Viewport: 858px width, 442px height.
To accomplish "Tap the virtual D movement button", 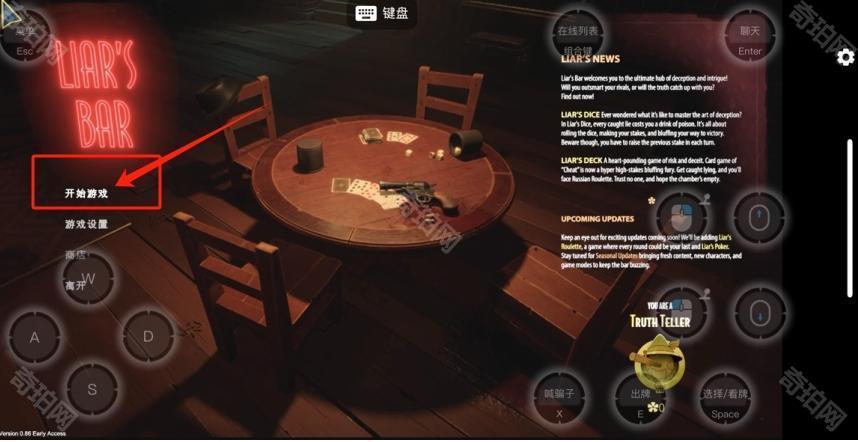I will 148,337.
